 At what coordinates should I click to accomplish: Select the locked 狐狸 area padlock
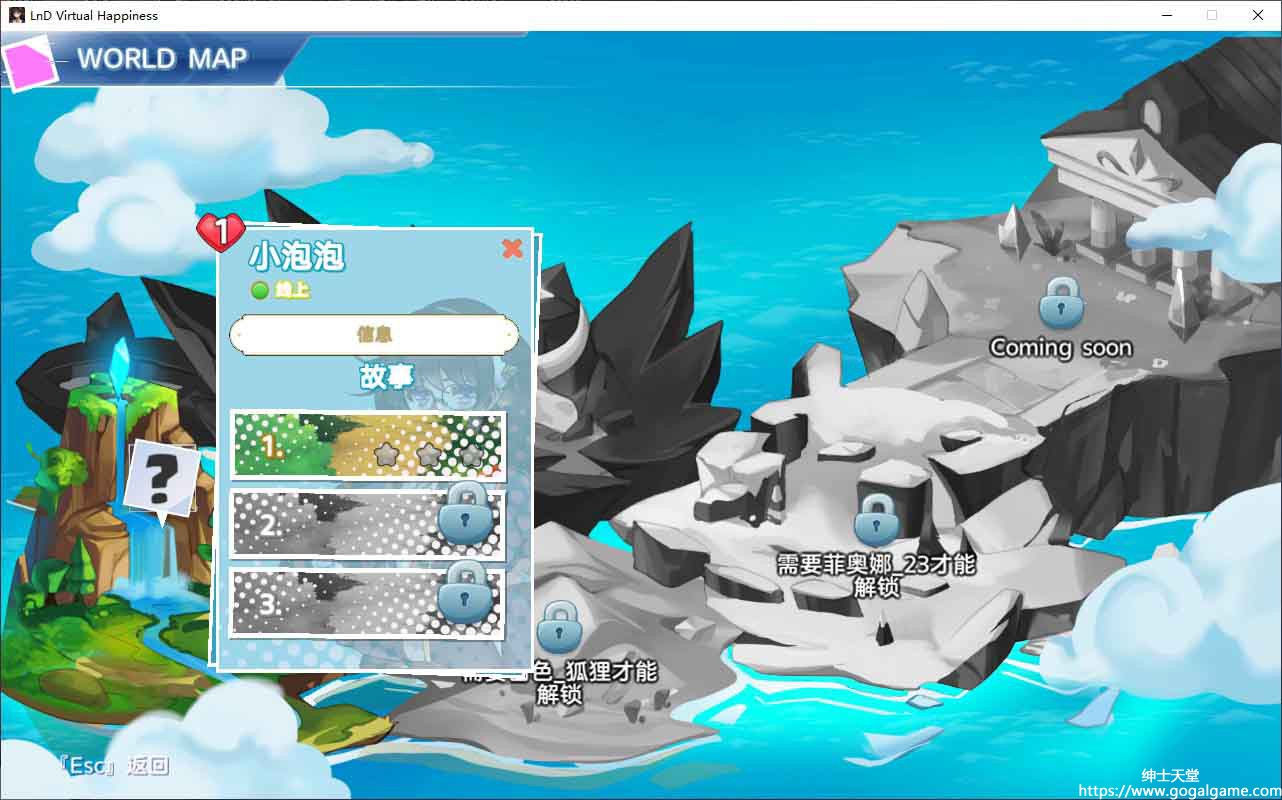coord(559,628)
